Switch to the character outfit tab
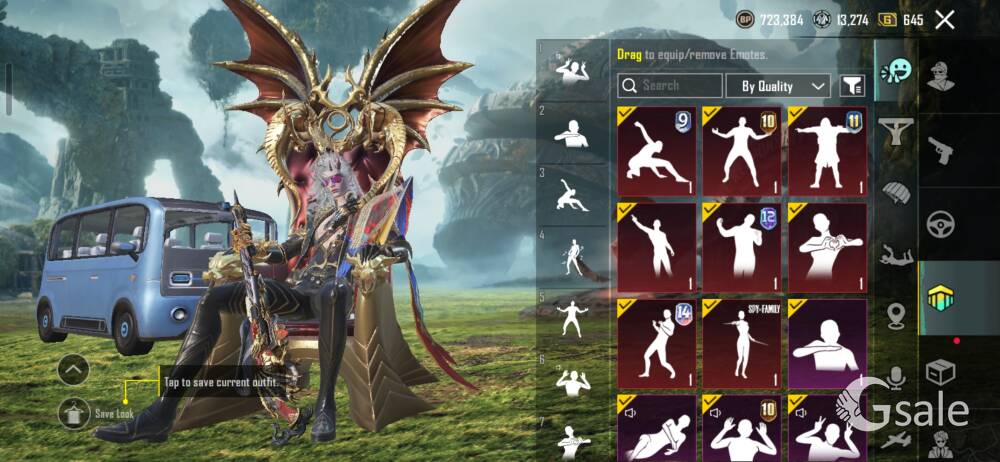This screenshot has height=462, width=1000. tap(941, 77)
